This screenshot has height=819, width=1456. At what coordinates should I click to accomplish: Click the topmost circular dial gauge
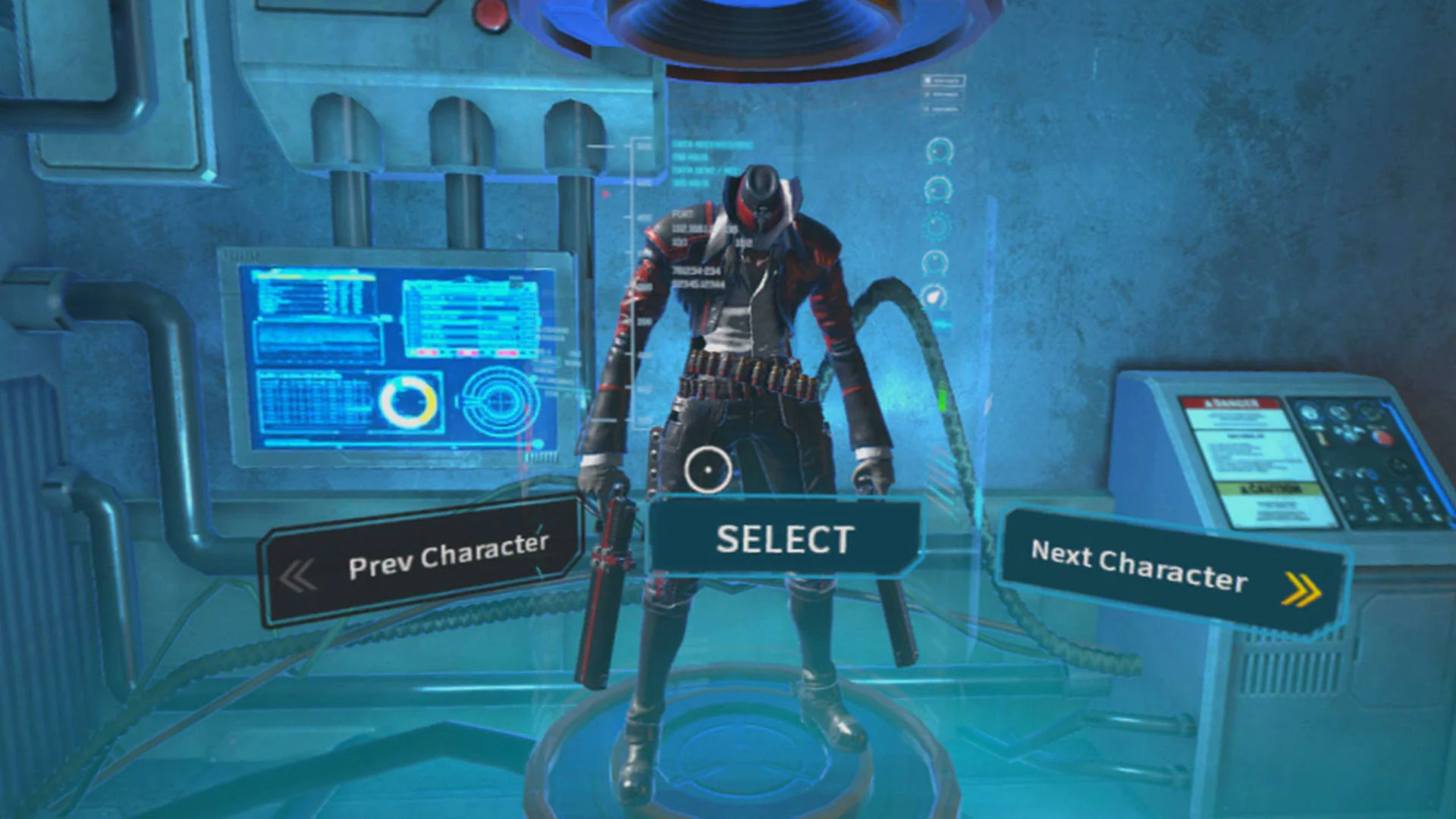[939, 151]
